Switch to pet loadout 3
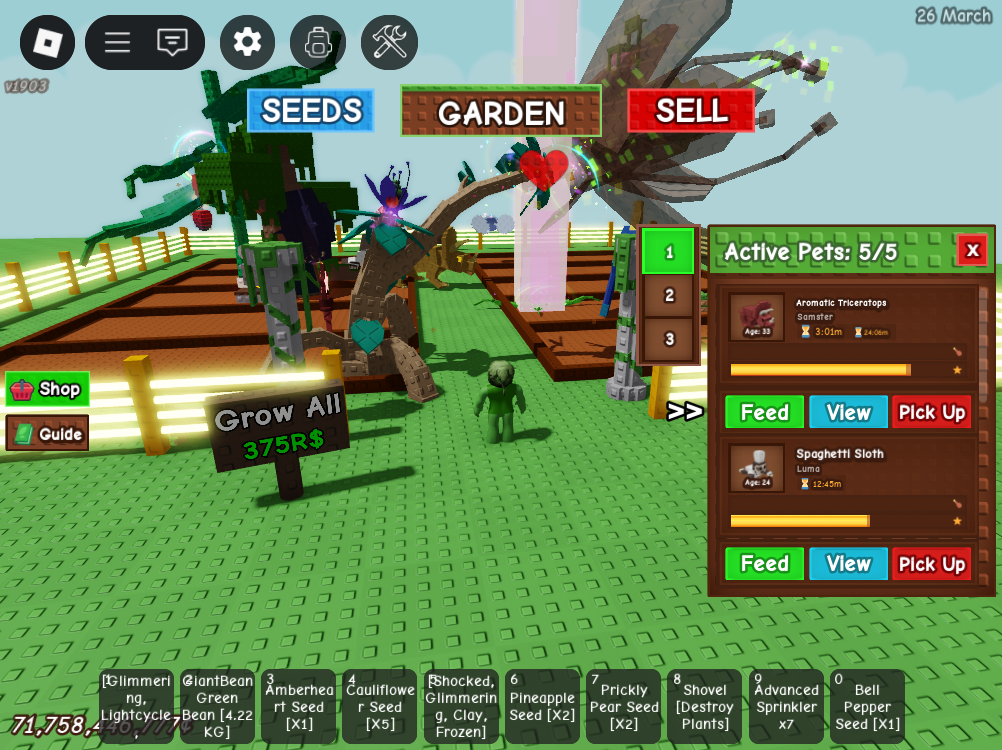The width and height of the screenshot is (1002, 750). click(669, 339)
